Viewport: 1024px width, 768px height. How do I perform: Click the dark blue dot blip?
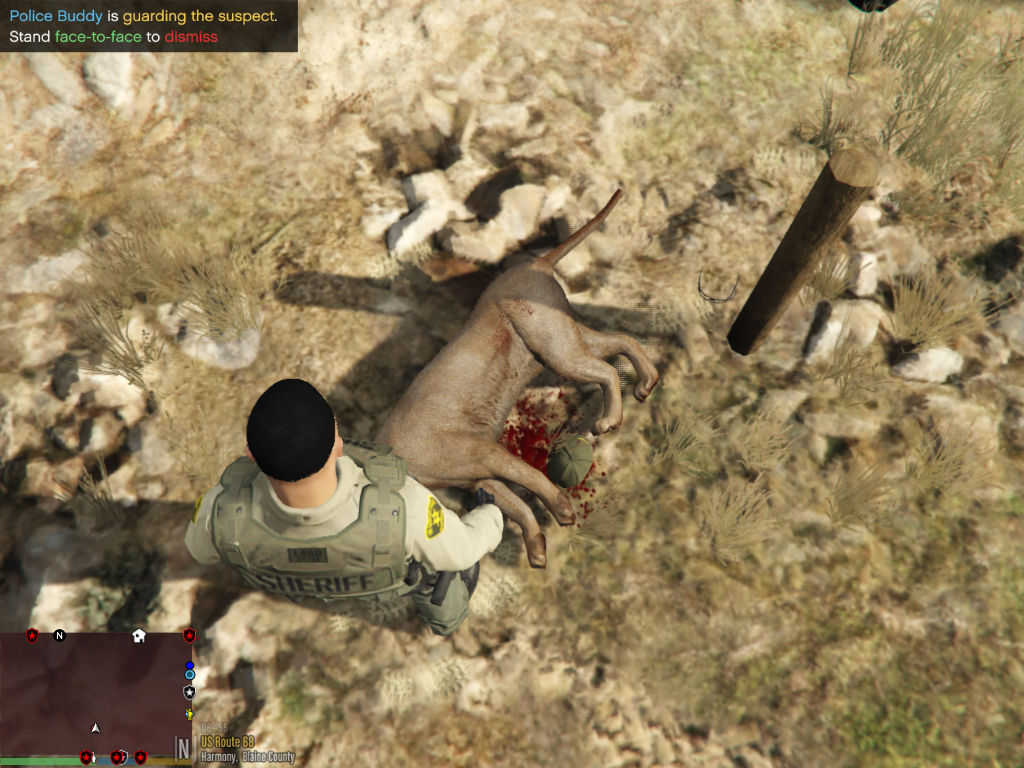click(189, 665)
